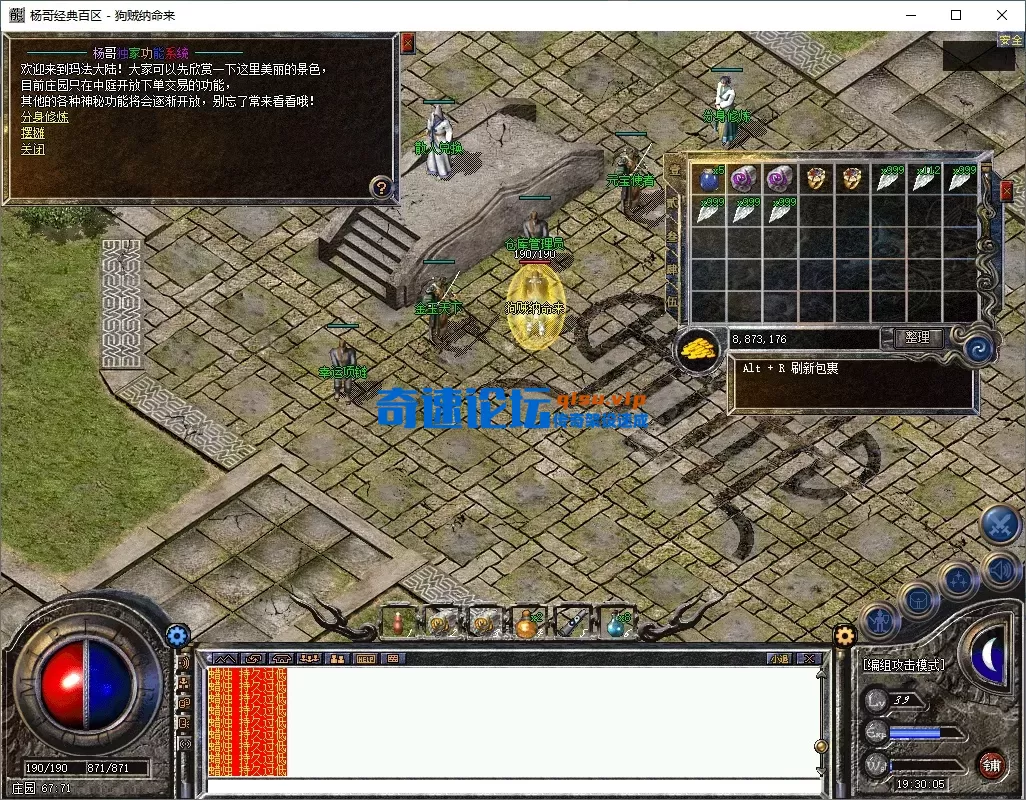Open the crossed swords skill button

click(x=998, y=524)
